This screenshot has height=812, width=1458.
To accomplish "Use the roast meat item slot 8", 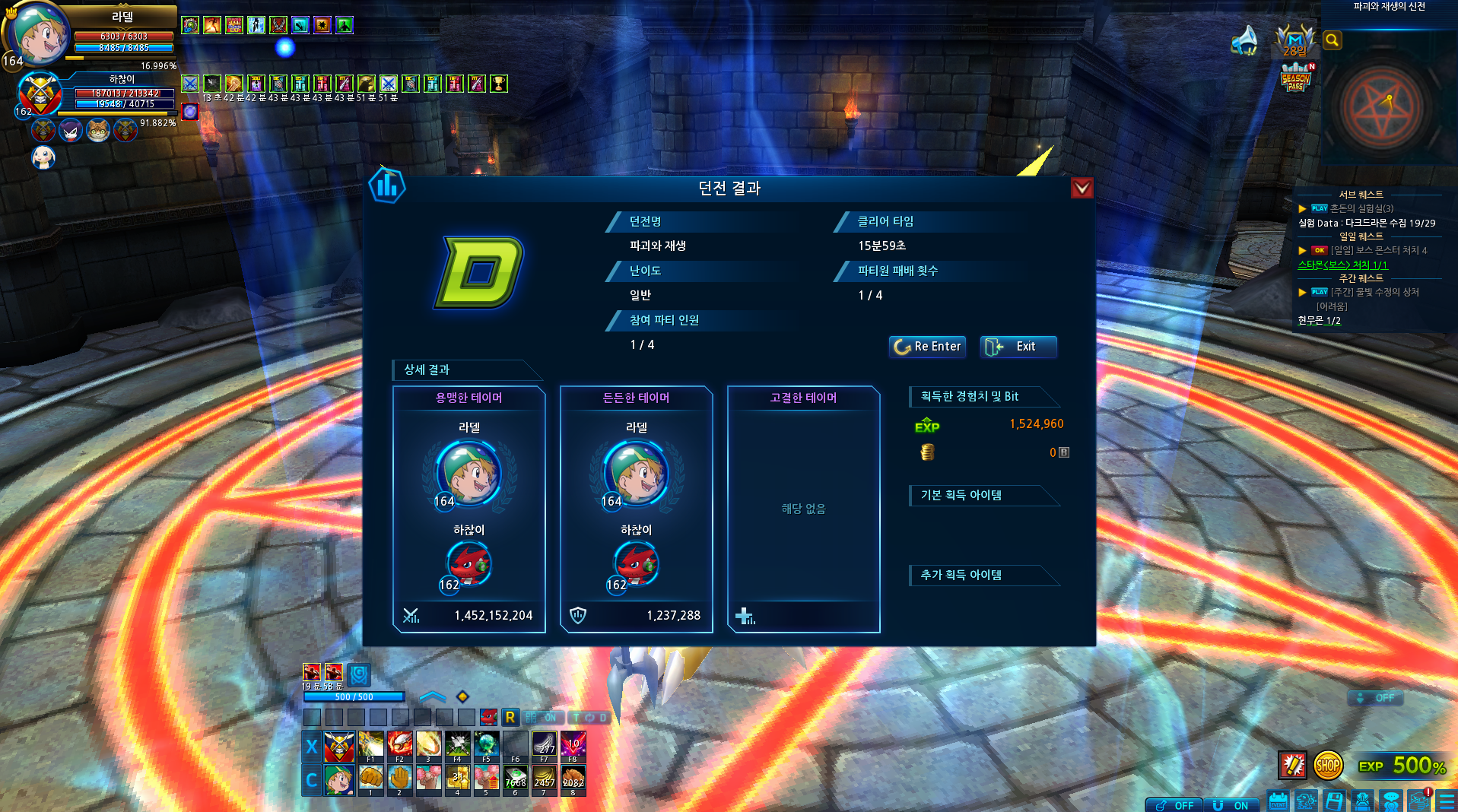I will click(x=573, y=779).
